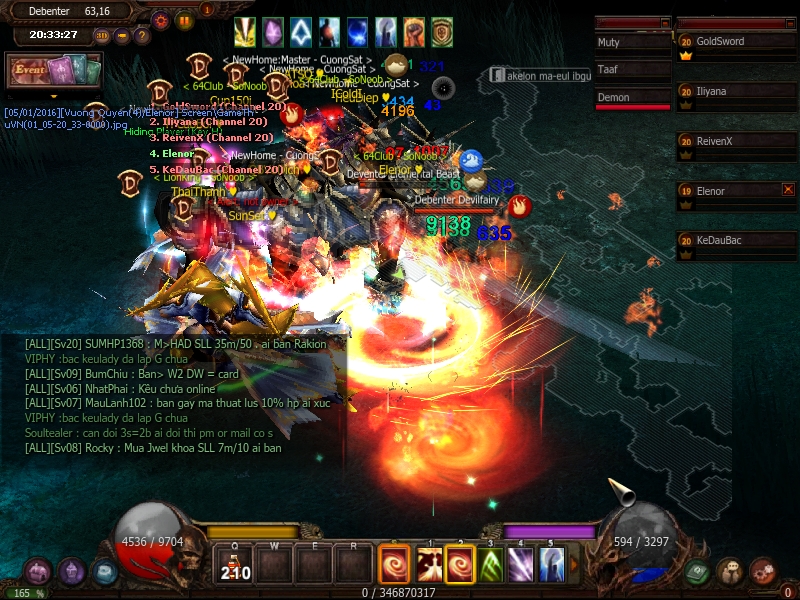Open the green book menu icon

pos(698,571)
